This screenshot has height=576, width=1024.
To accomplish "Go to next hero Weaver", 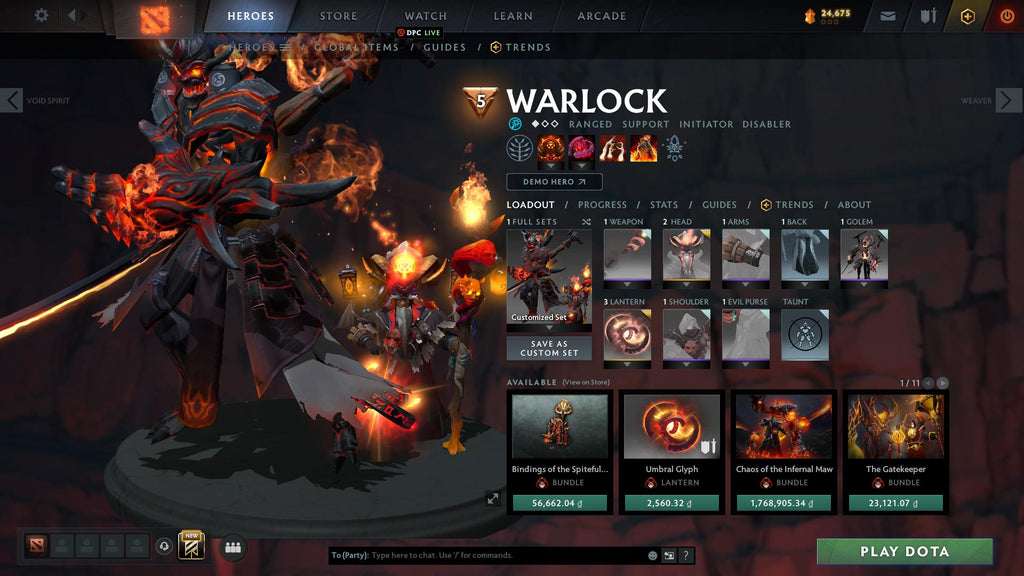I will [x=1010, y=100].
